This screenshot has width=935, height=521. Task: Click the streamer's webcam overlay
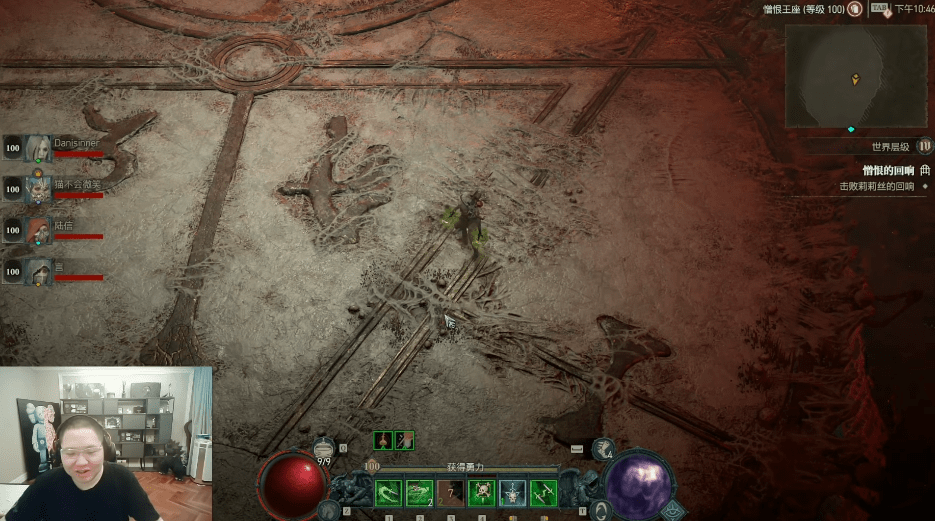point(106,443)
